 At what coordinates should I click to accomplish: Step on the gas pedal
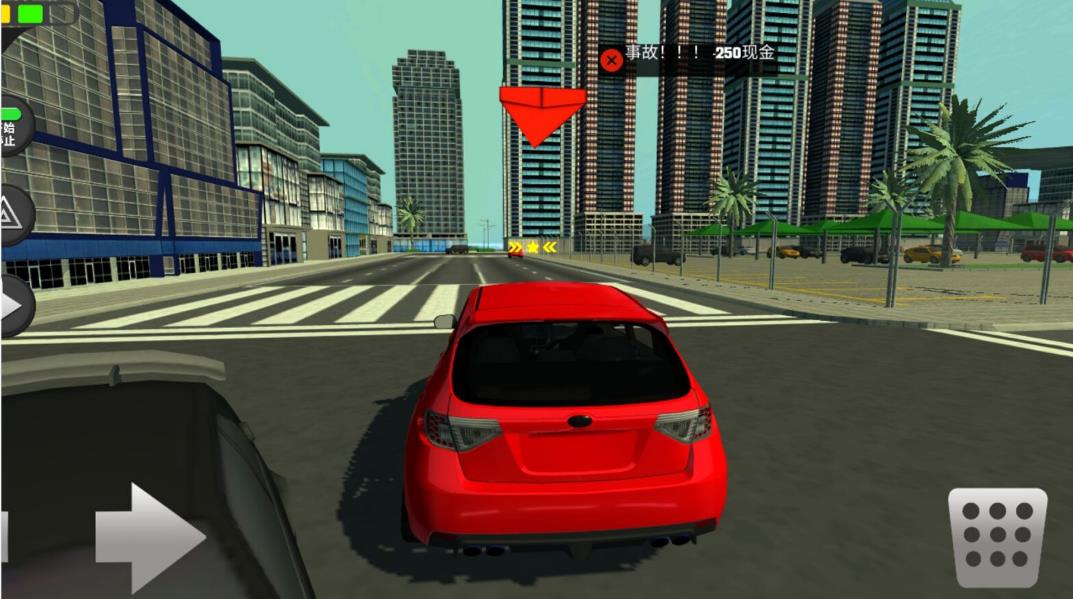(x=997, y=537)
